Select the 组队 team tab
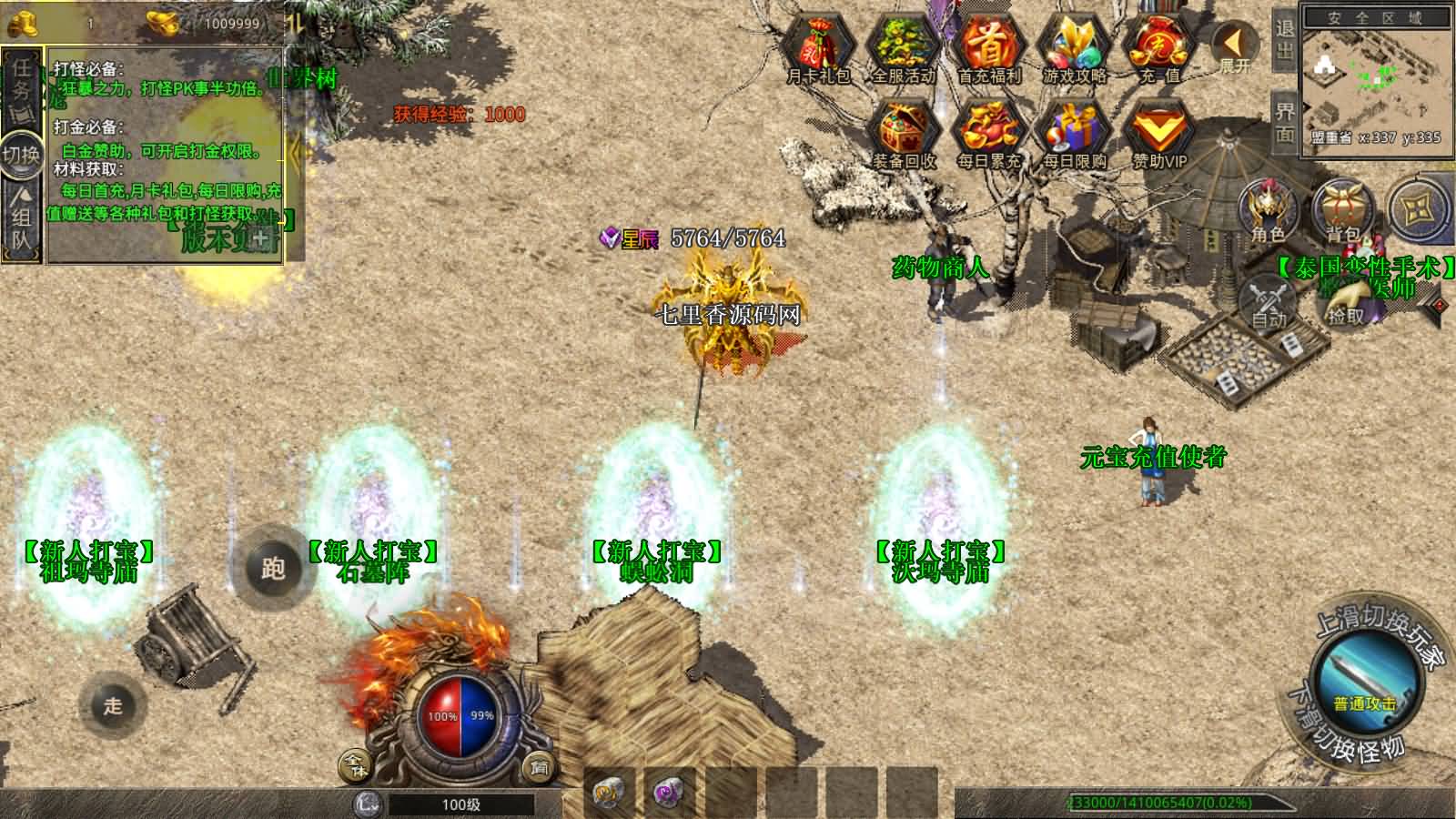 pyautogui.click(x=22, y=218)
